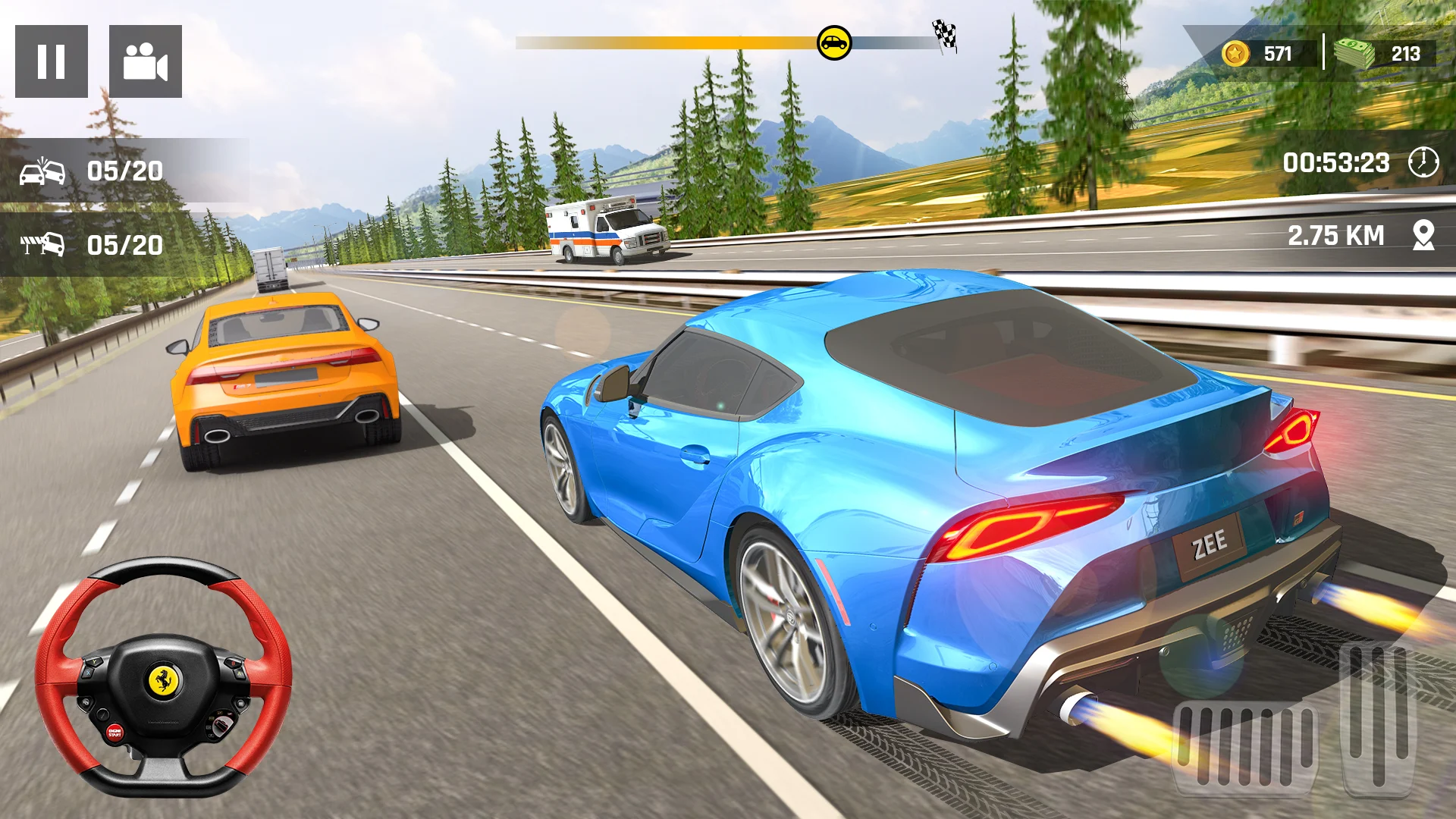Tap the tall accelerator pedal
Image resolution: width=1456 pixels, height=819 pixels.
1379,717
